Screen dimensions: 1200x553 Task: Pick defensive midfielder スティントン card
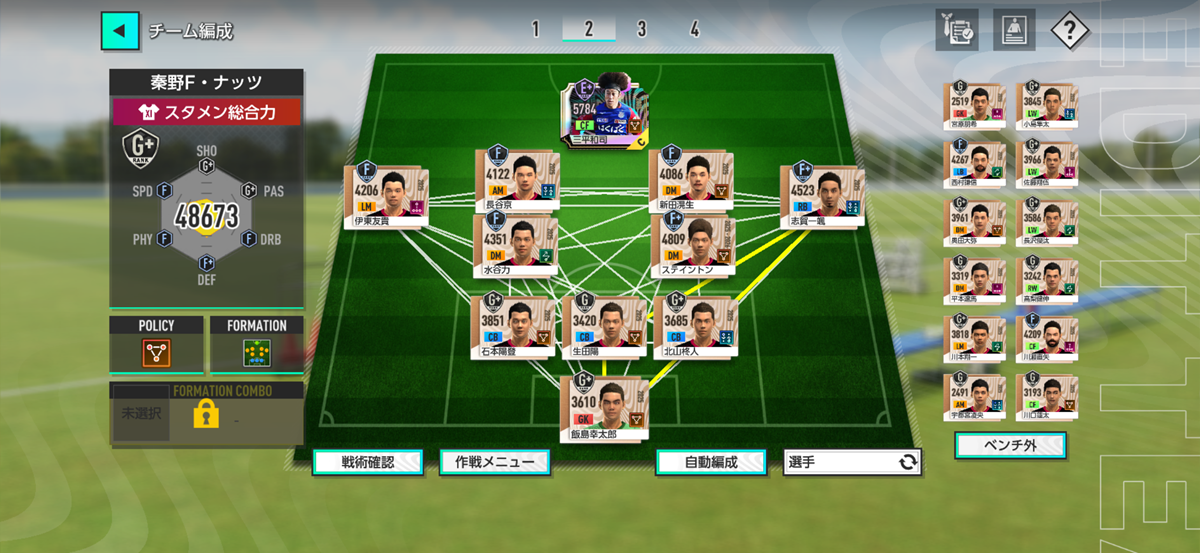click(692, 246)
